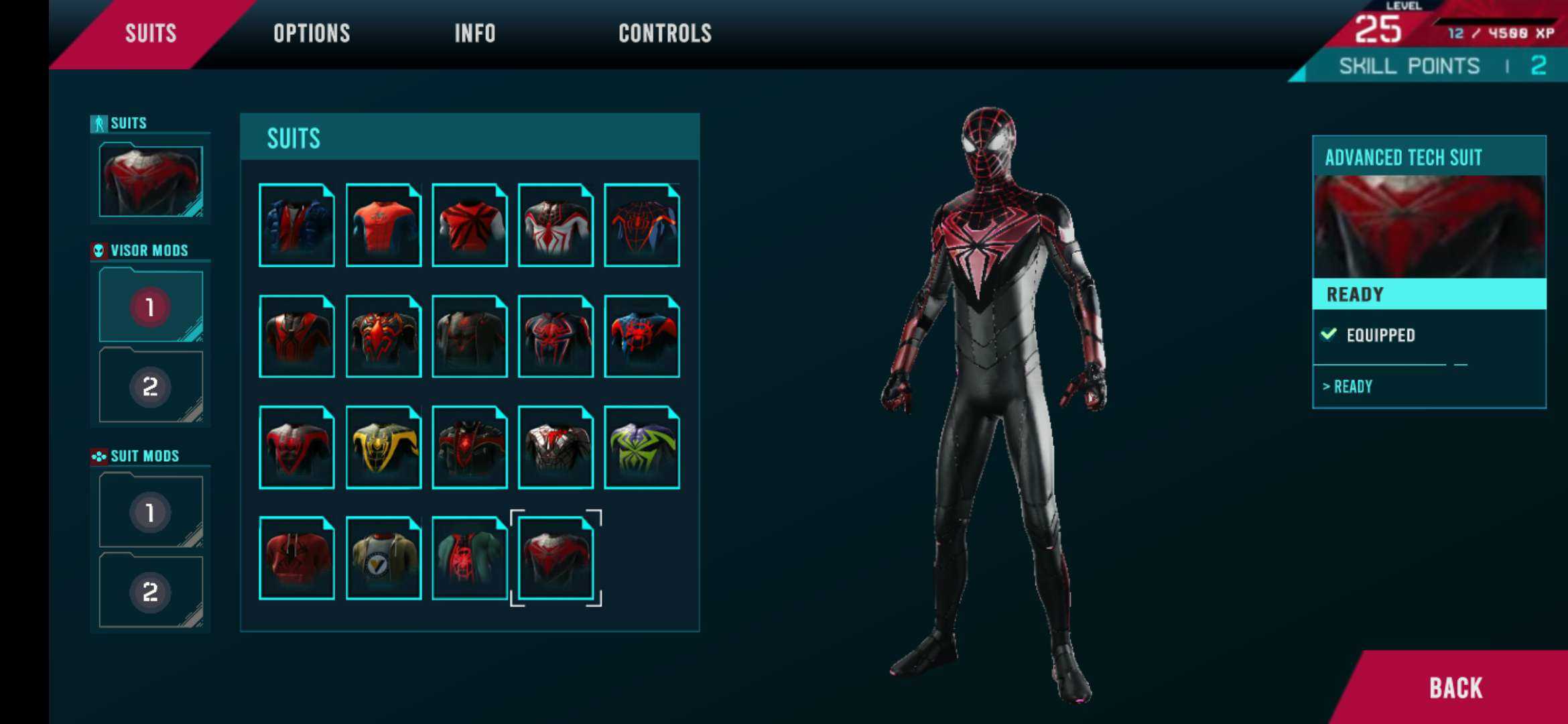Pick the green and purple suit
1568x724 pixels.
[x=642, y=448]
